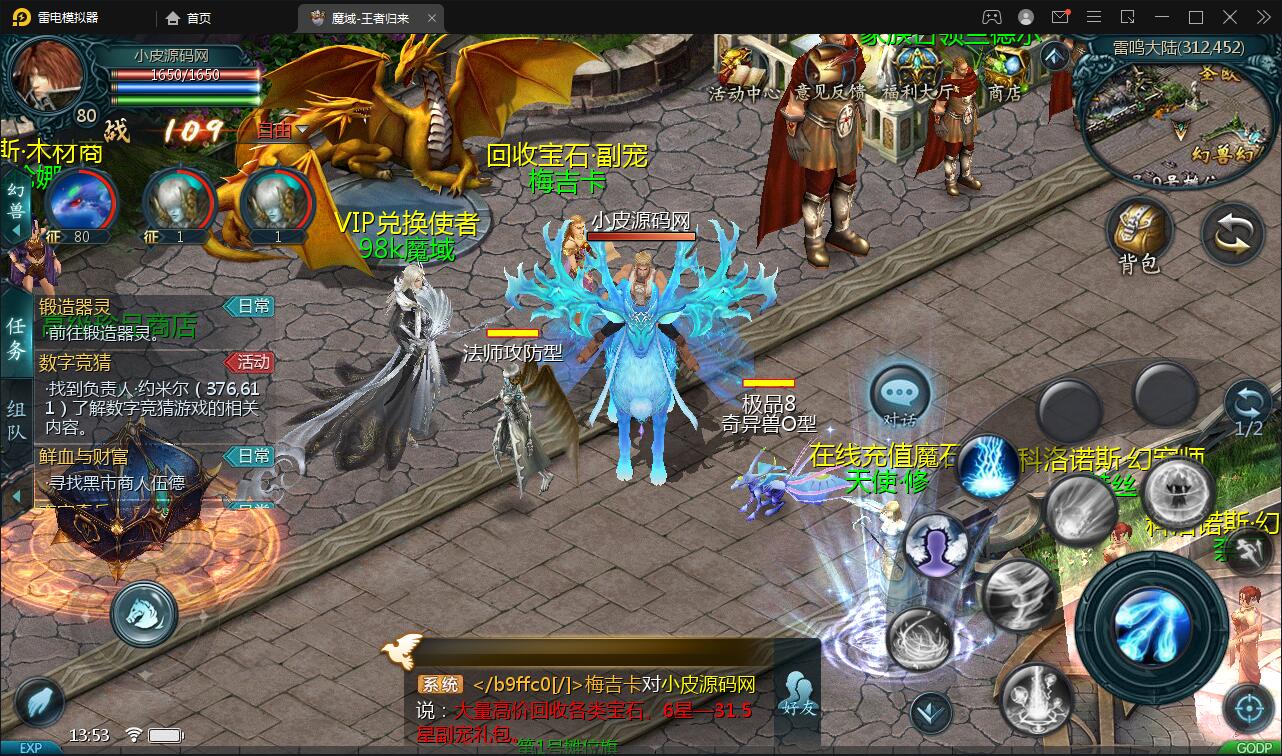Toggle the horse mount button

(x=144, y=613)
